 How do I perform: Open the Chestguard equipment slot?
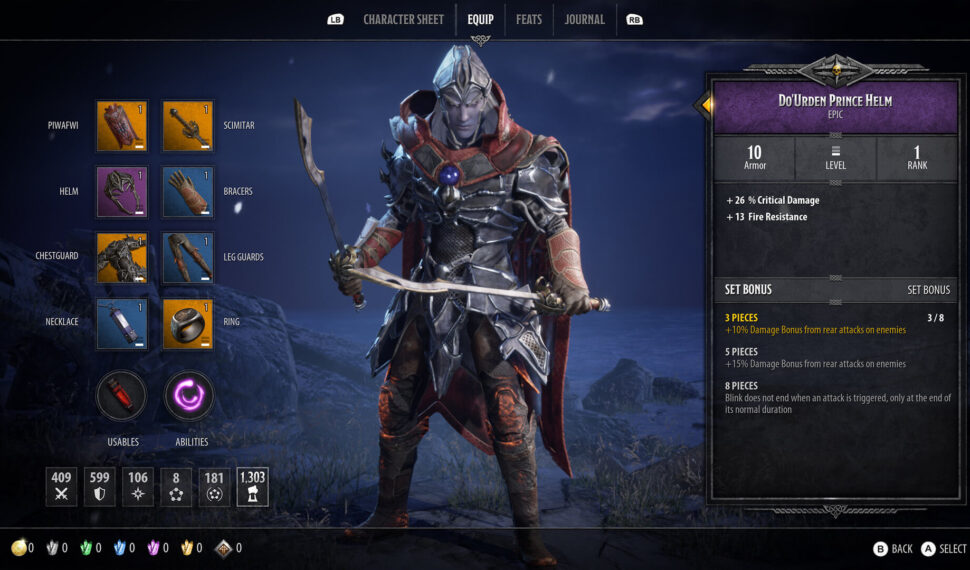point(122,258)
